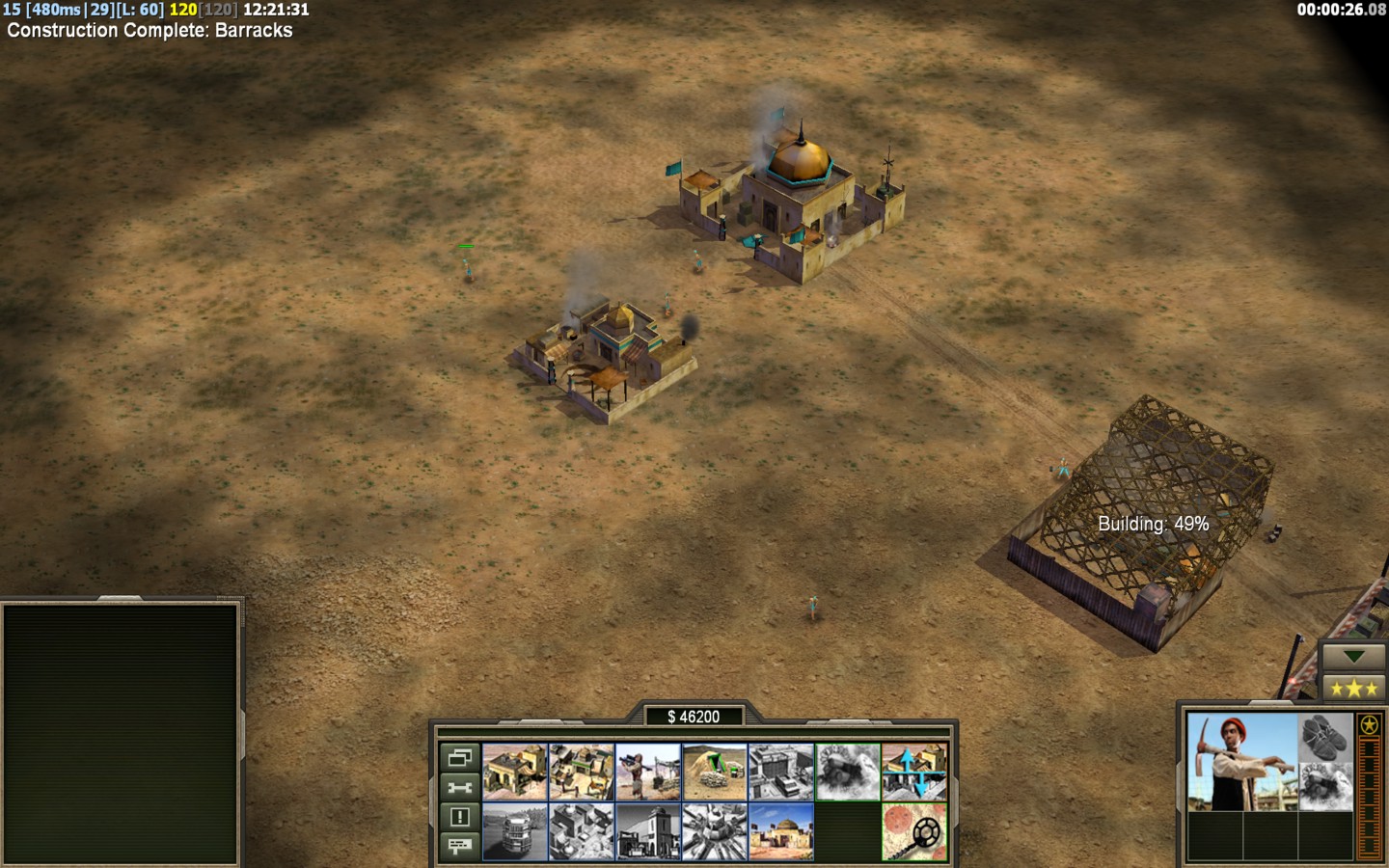Select the greyed radial launcher structure icon

click(715, 831)
